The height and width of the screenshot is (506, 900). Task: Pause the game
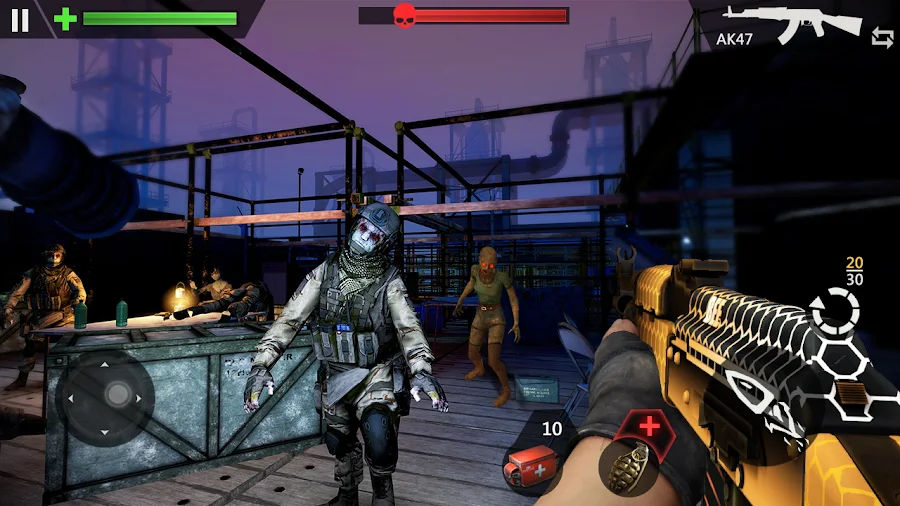tap(20, 19)
